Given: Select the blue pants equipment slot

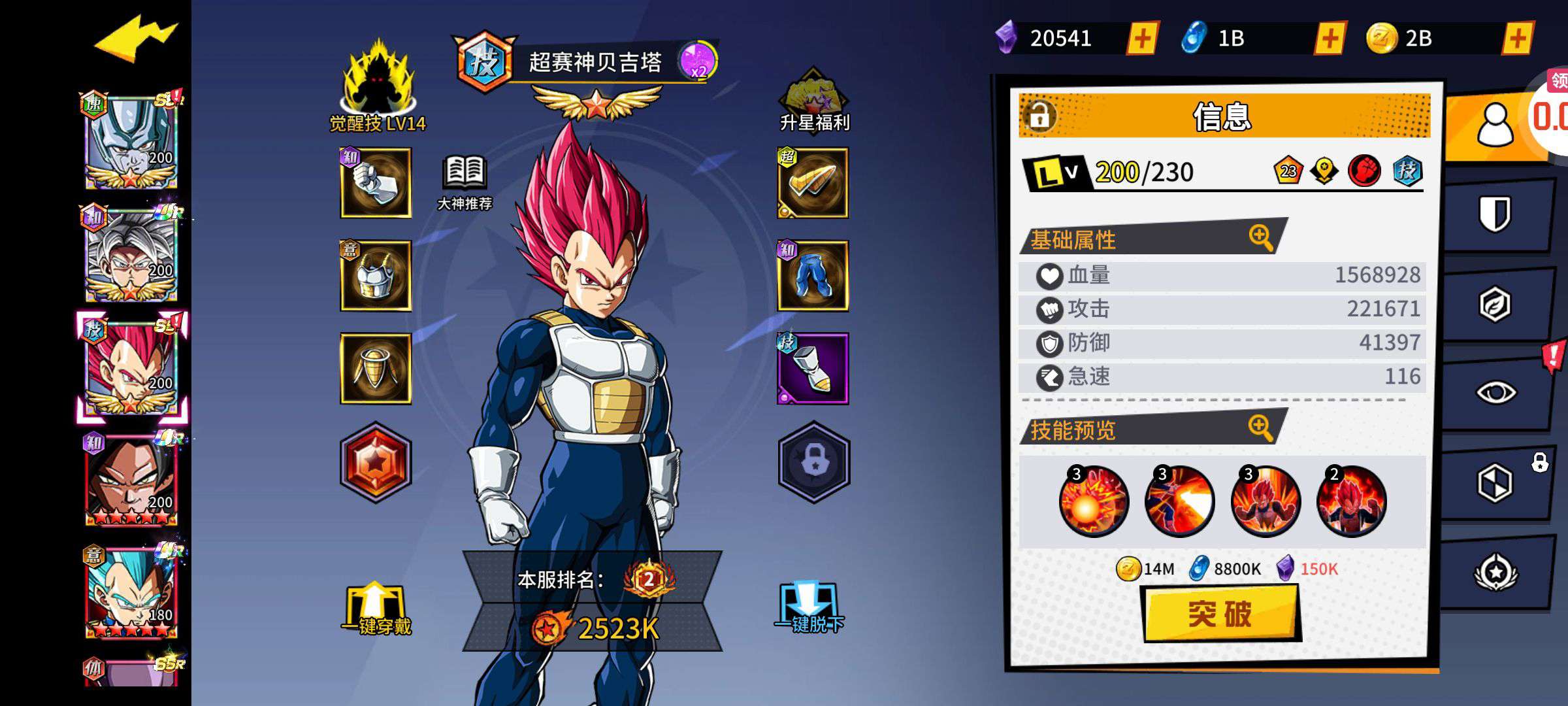Looking at the screenshot, I should click(813, 276).
